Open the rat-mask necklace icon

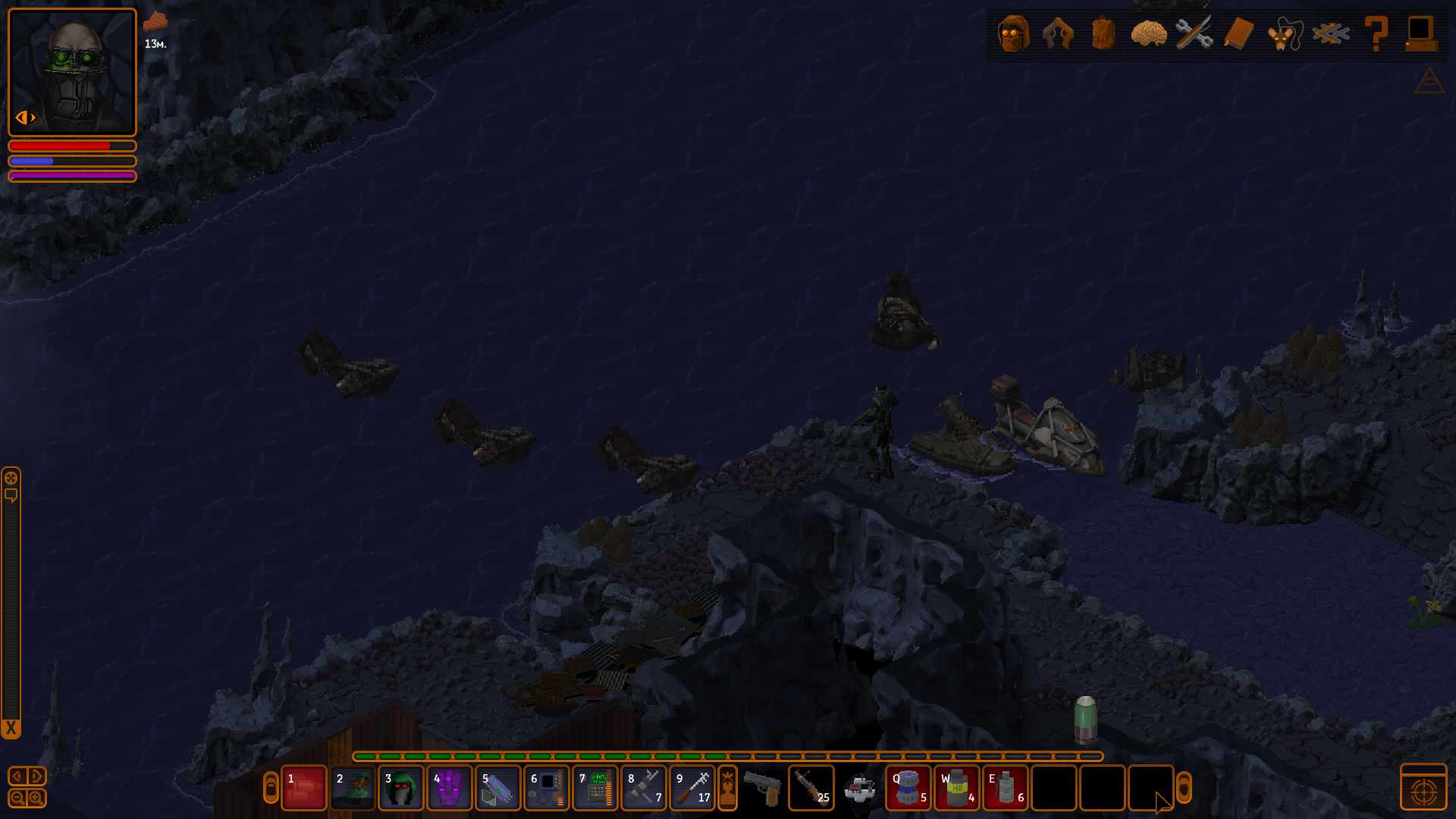coord(1284,33)
